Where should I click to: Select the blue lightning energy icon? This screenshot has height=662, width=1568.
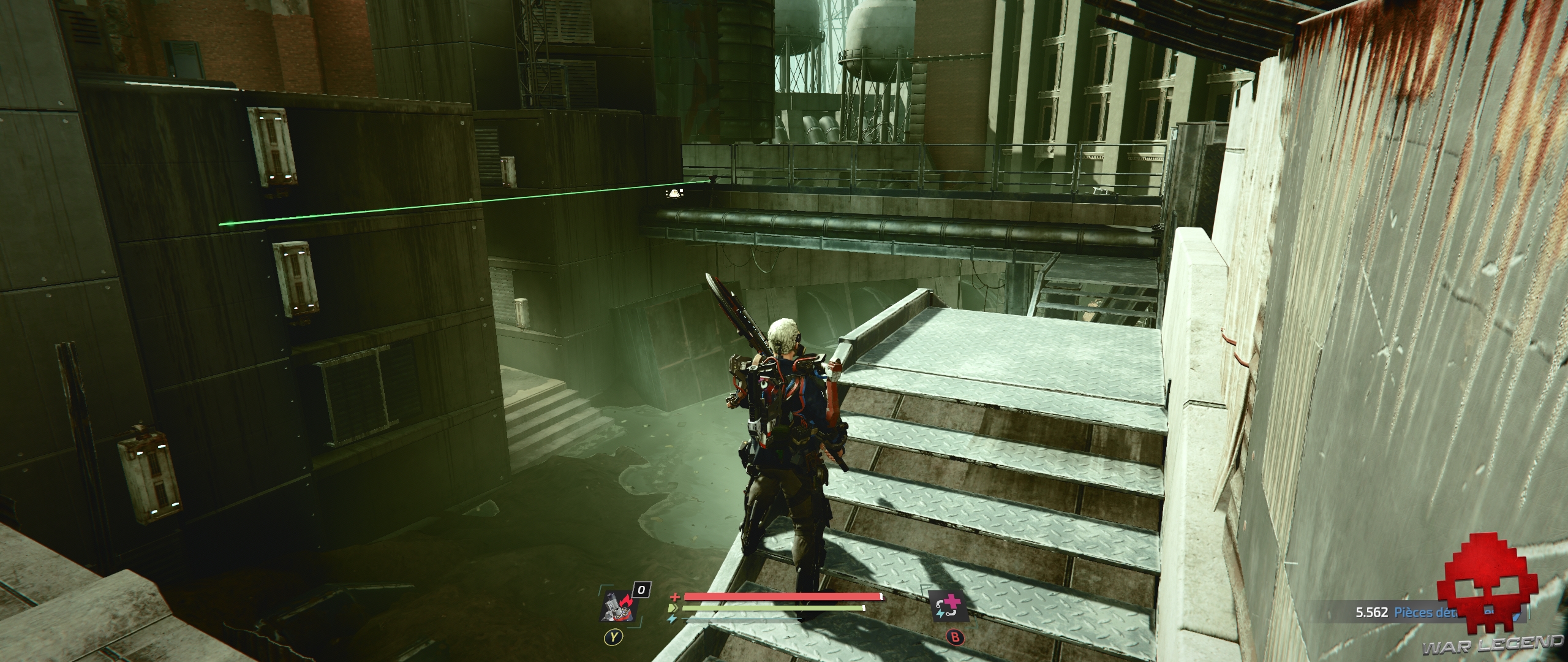(671, 619)
